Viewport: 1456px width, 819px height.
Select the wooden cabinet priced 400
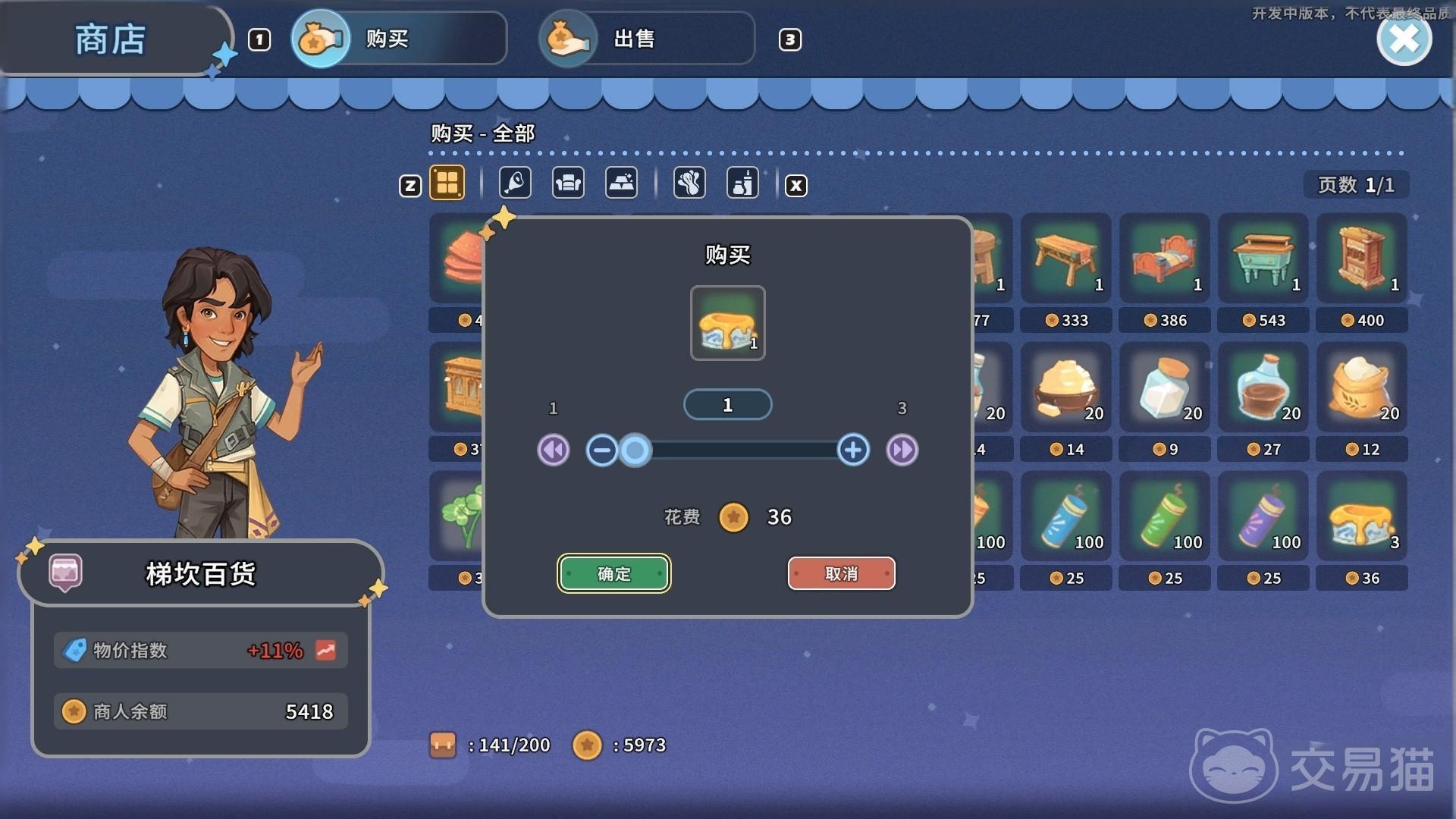coord(1361,259)
